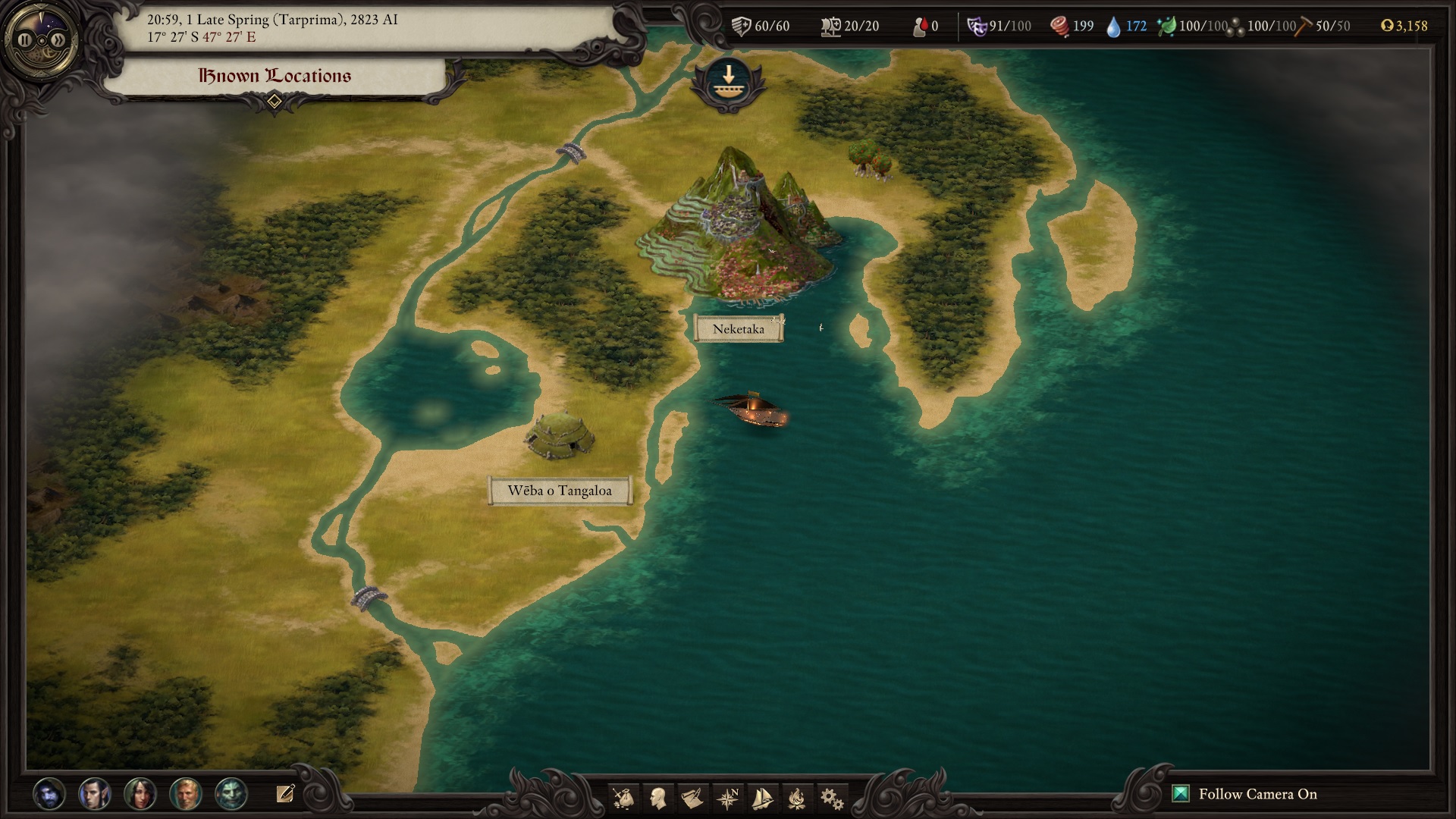
Task: Select the hooded character portrait
Action: (x=49, y=794)
